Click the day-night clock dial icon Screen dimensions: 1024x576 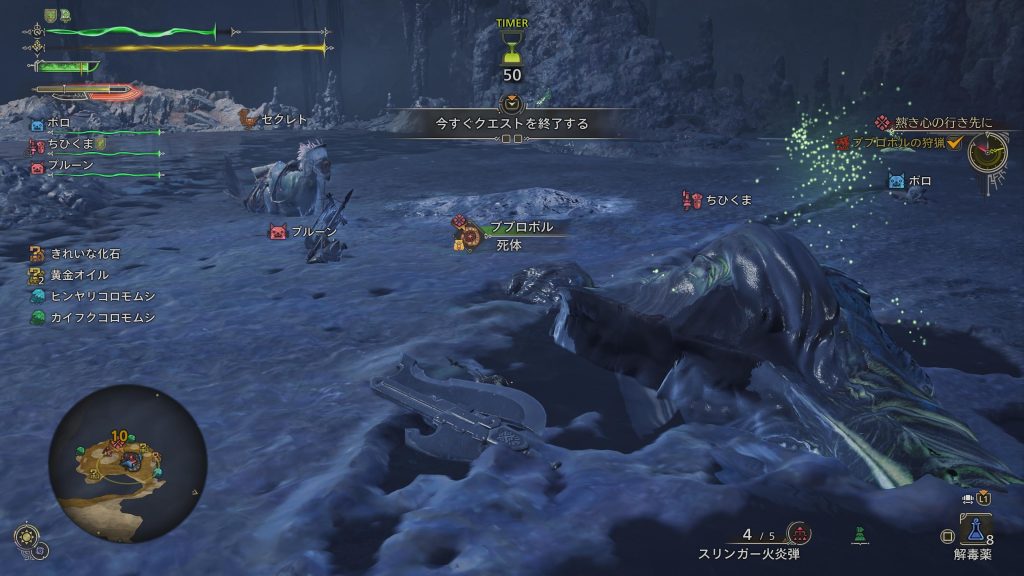pyautogui.click(x=988, y=151)
